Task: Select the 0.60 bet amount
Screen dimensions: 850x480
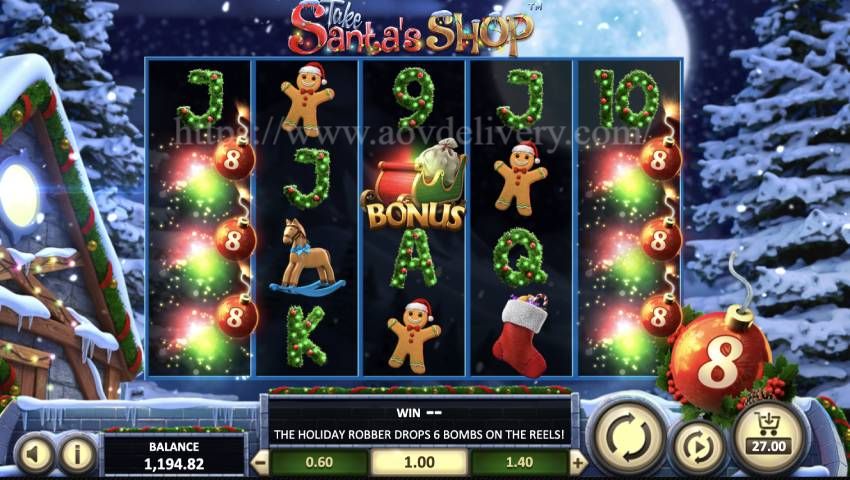Action: [320, 462]
